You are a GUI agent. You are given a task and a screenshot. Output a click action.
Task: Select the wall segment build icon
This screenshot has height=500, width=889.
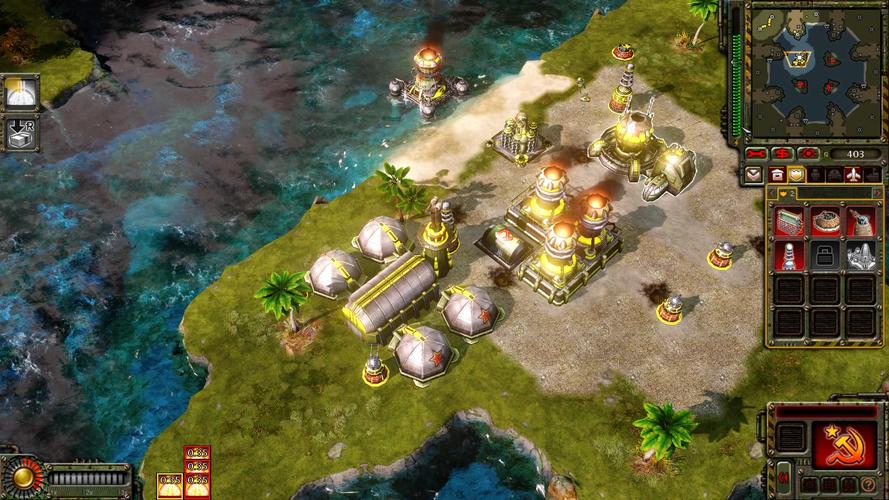point(790,220)
